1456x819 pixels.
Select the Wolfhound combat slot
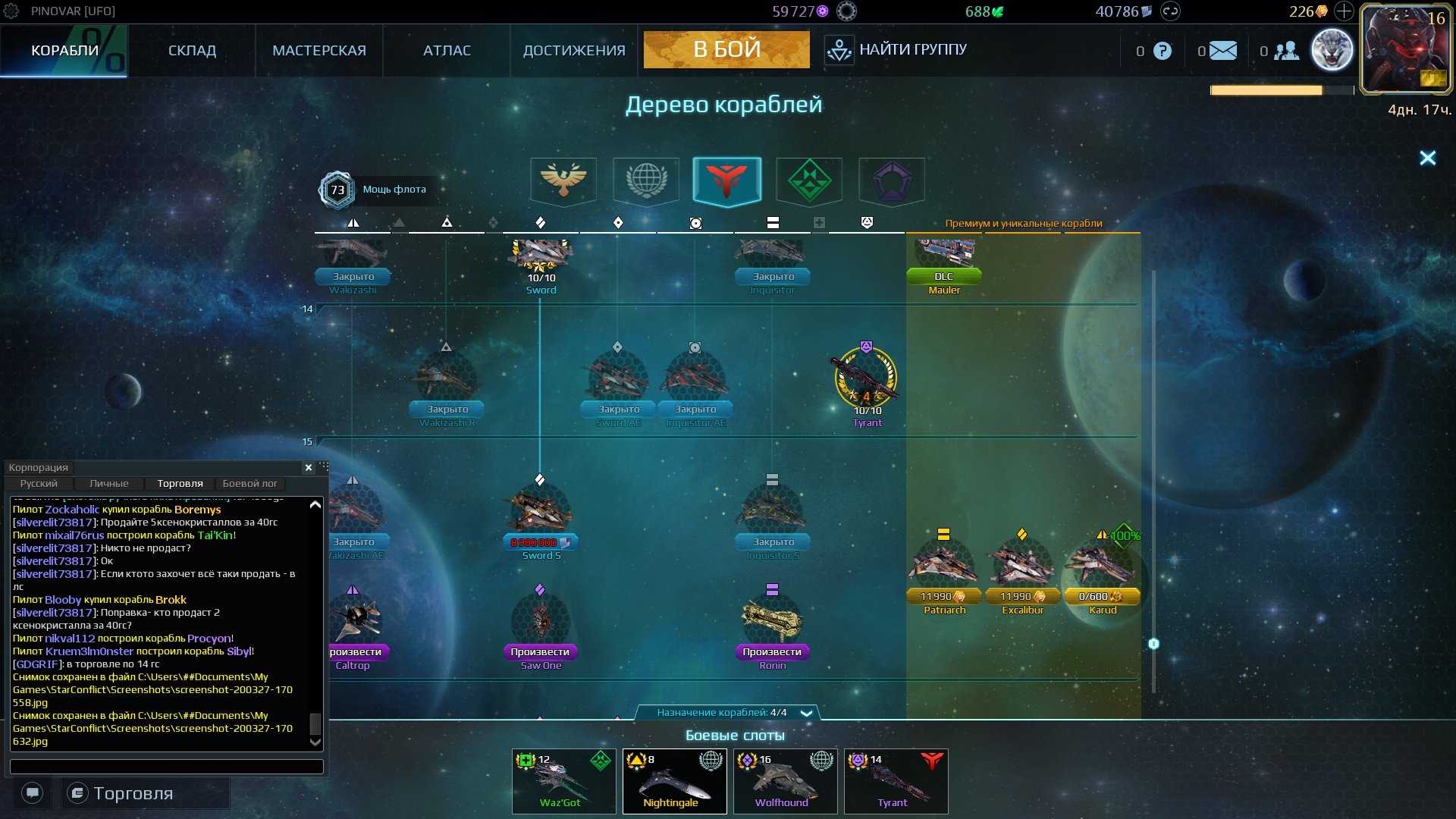click(785, 781)
